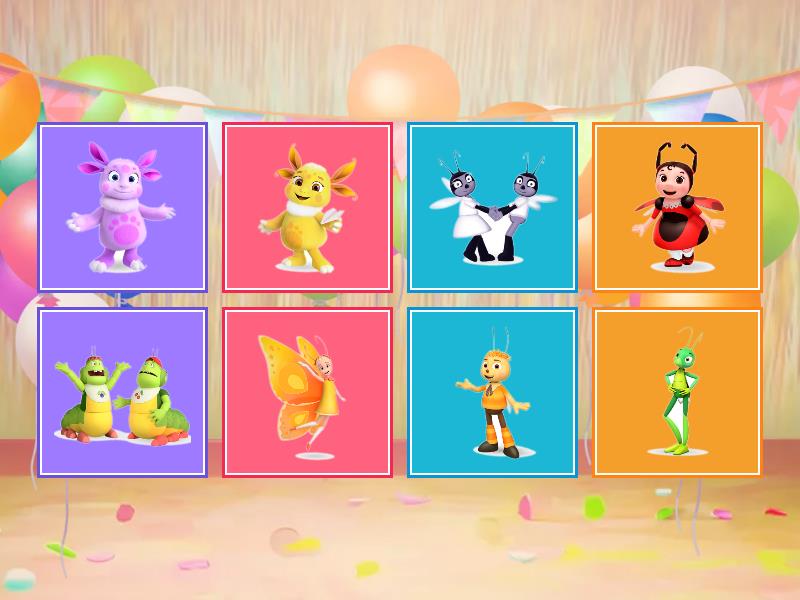Choose the two green caterpillars tile
This screenshot has width=800, height=600.
pyautogui.click(x=122, y=392)
